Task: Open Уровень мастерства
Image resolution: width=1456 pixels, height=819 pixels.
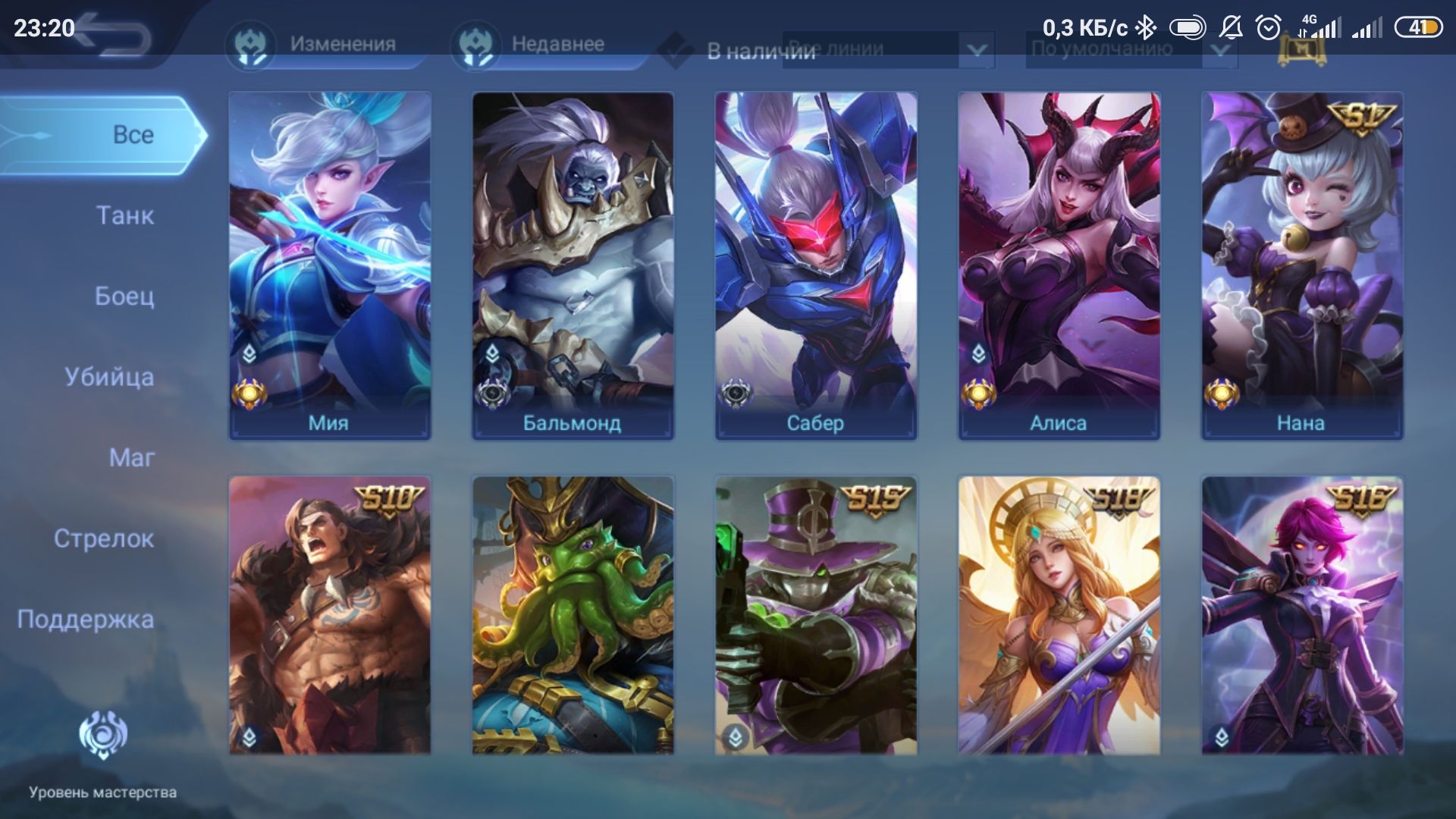Action: click(103, 751)
